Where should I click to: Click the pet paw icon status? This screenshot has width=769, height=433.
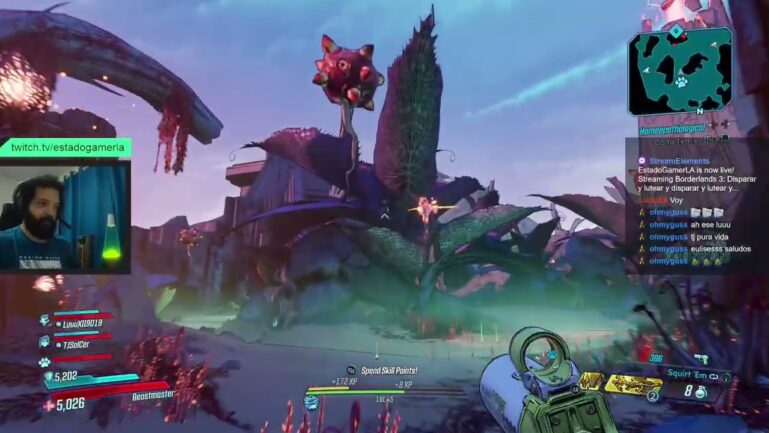[x=45, y=358]
